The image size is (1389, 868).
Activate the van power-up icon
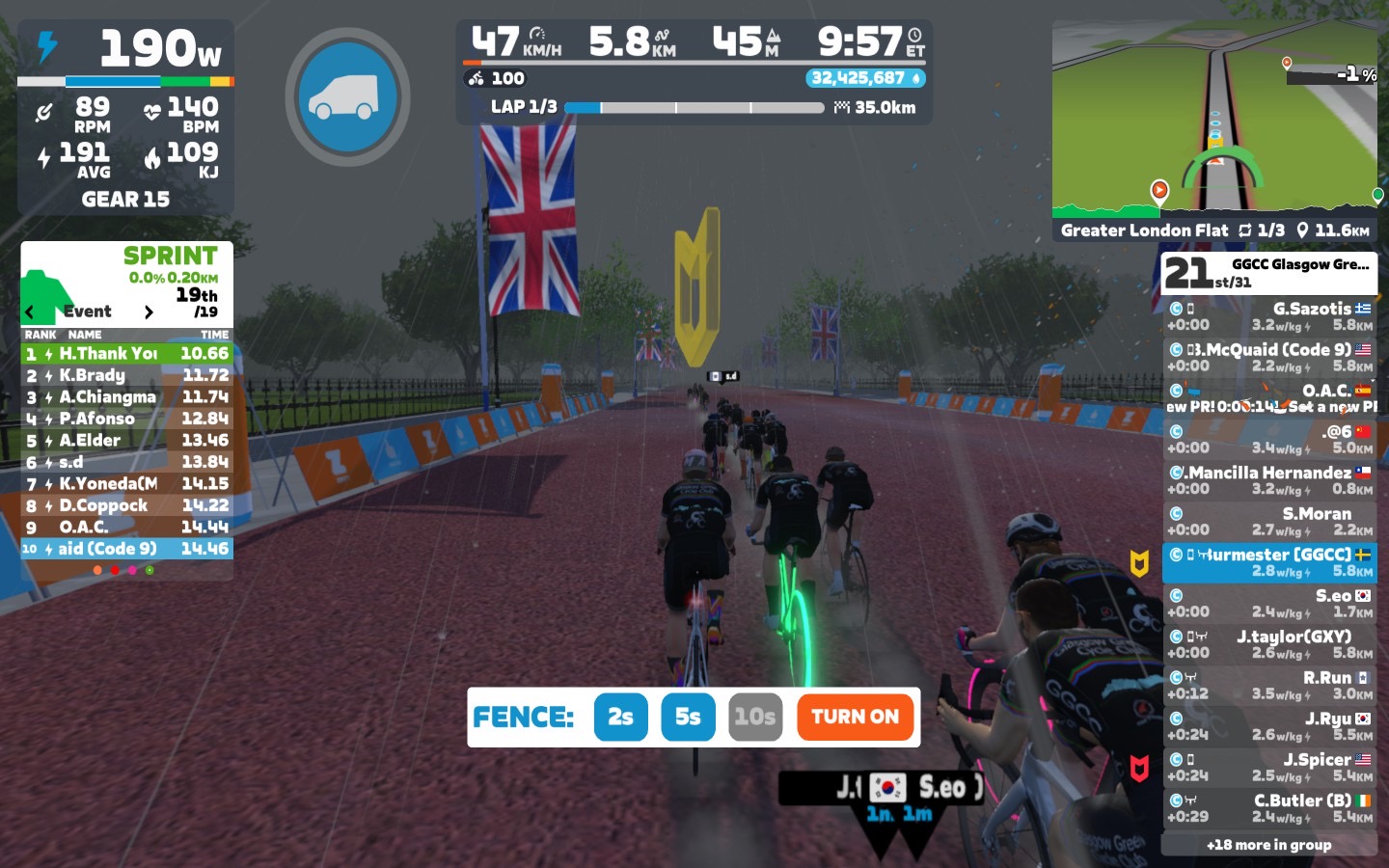[347, 96]
